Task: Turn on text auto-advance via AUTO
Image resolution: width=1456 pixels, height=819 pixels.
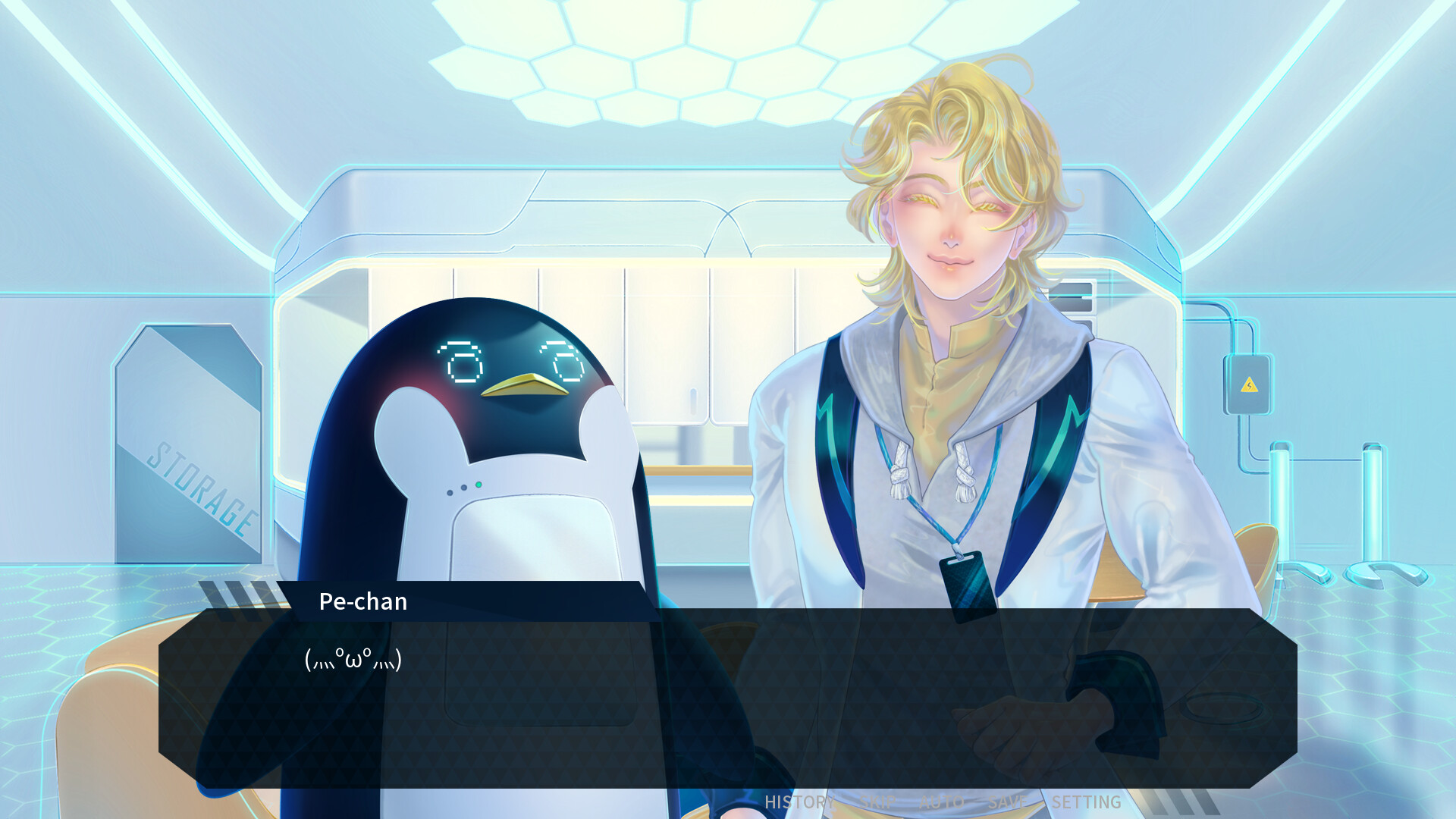Action: 943,801
